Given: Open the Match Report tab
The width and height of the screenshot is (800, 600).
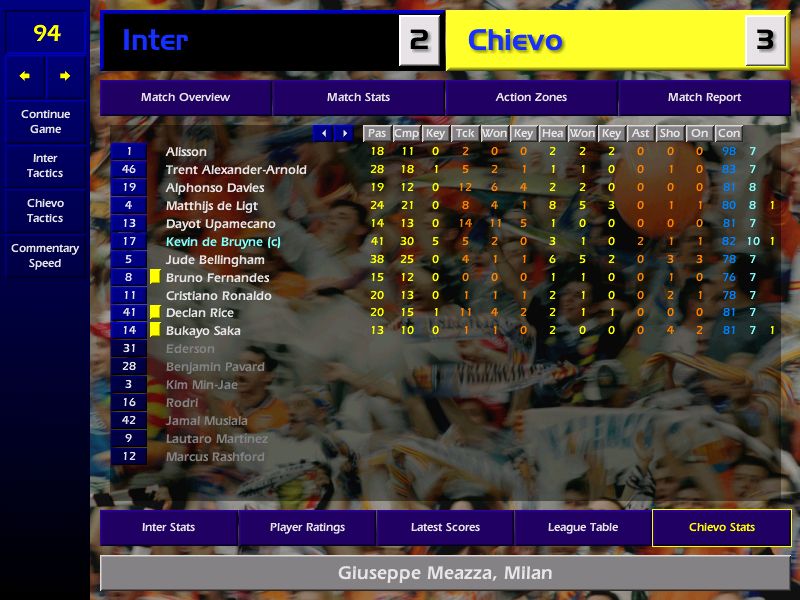Looking at the screenshot, I should (x=704, y=98).
